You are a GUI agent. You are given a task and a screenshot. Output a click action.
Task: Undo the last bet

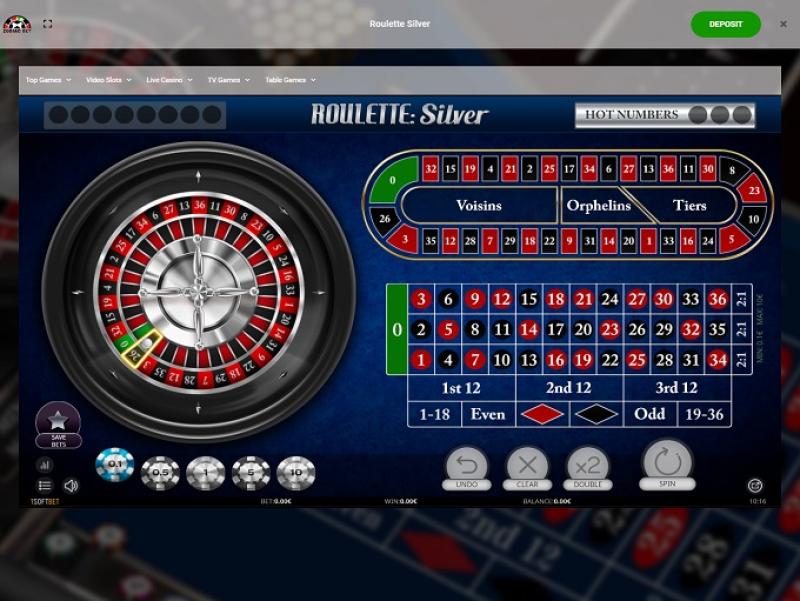[467, 465]
